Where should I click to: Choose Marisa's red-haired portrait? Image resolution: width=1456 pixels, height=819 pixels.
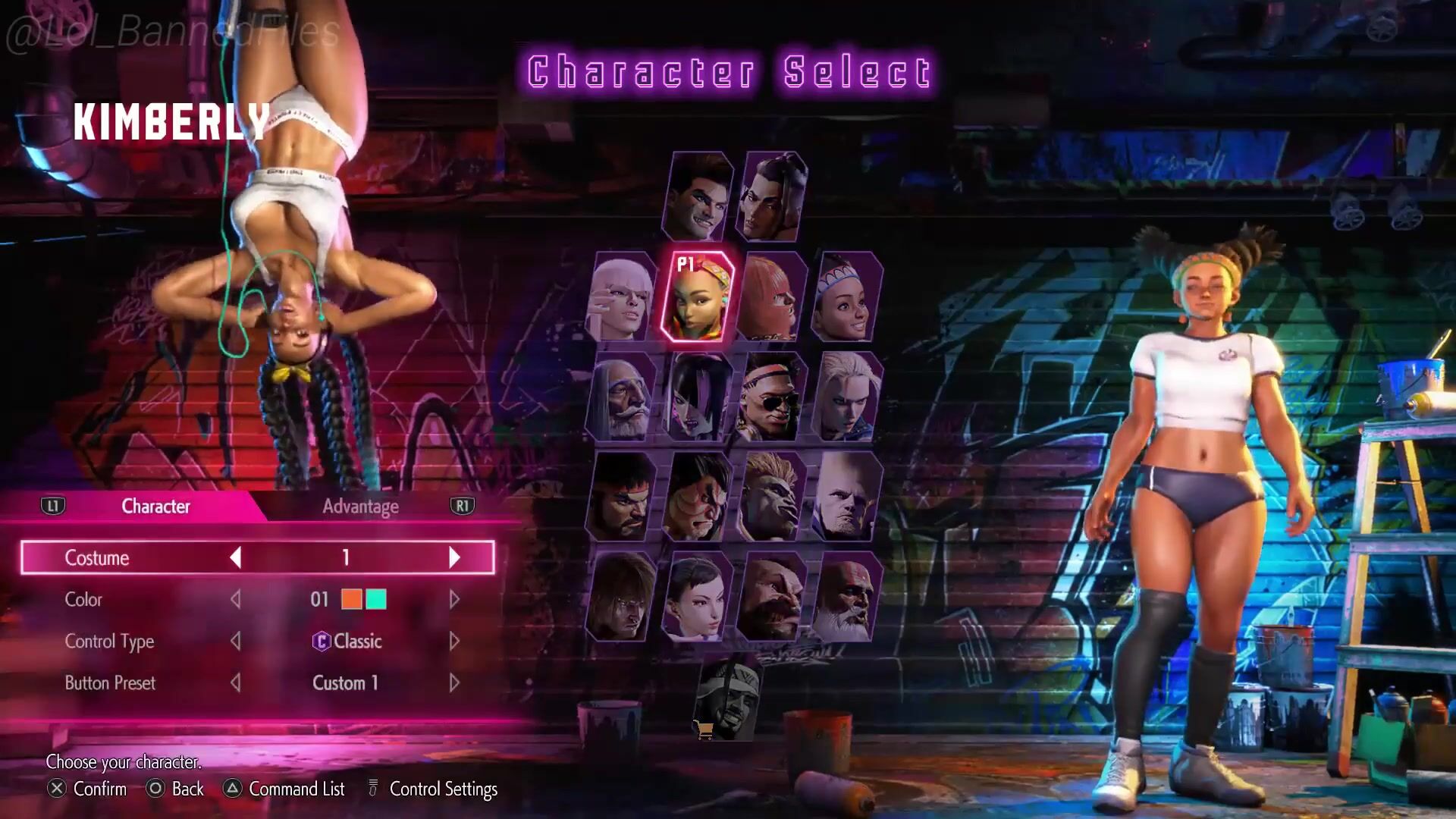pos(771,297)
